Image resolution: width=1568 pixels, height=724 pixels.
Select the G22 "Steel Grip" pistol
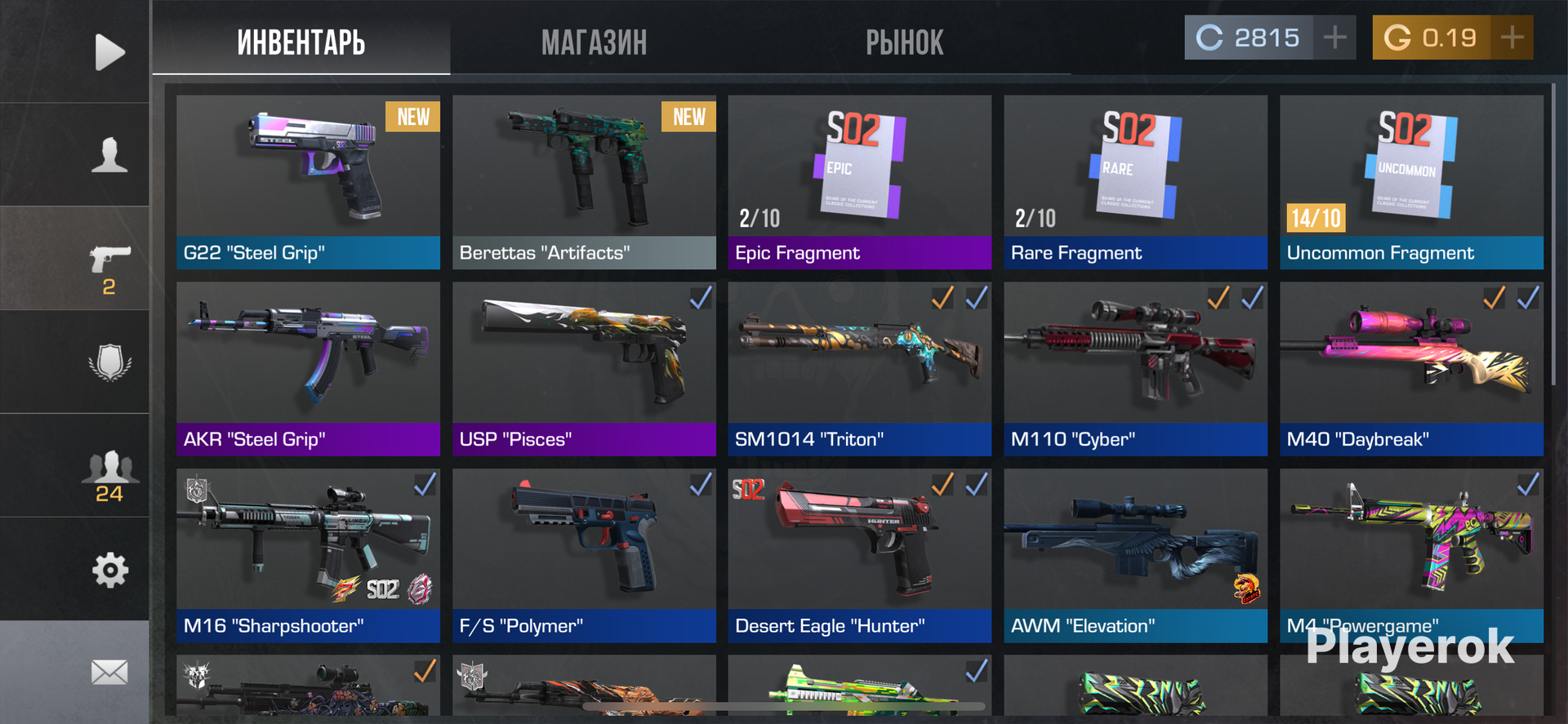[x=308, y=181]
